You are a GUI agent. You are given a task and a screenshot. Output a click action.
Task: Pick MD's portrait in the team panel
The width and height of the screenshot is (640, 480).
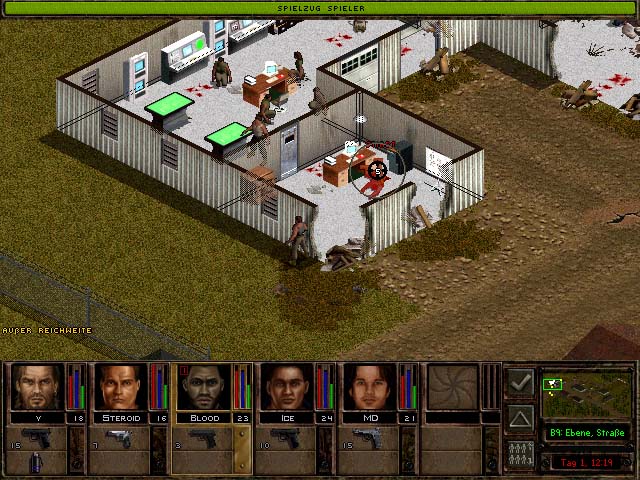click(x=370, y=387)
